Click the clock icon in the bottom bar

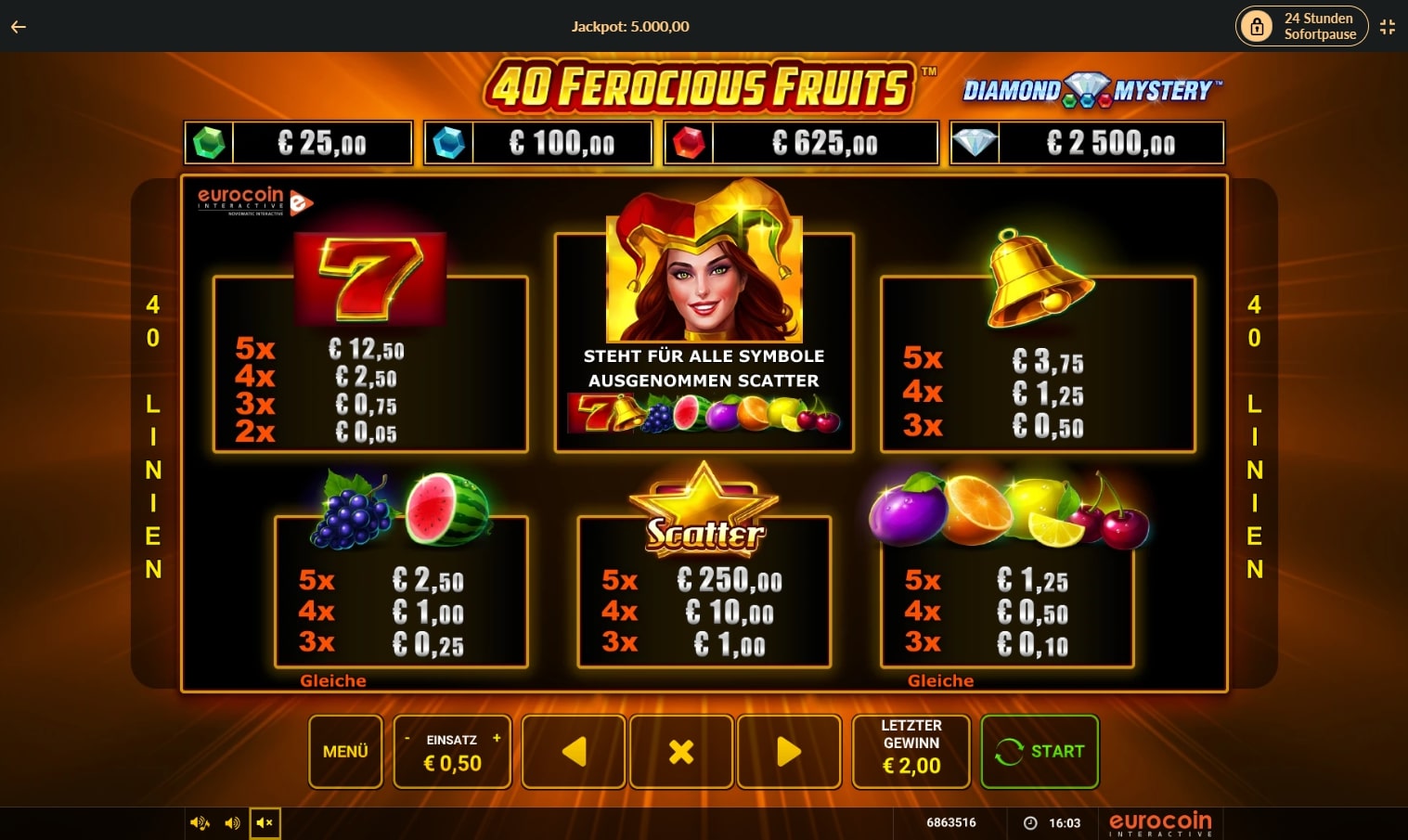point(1031,822)
